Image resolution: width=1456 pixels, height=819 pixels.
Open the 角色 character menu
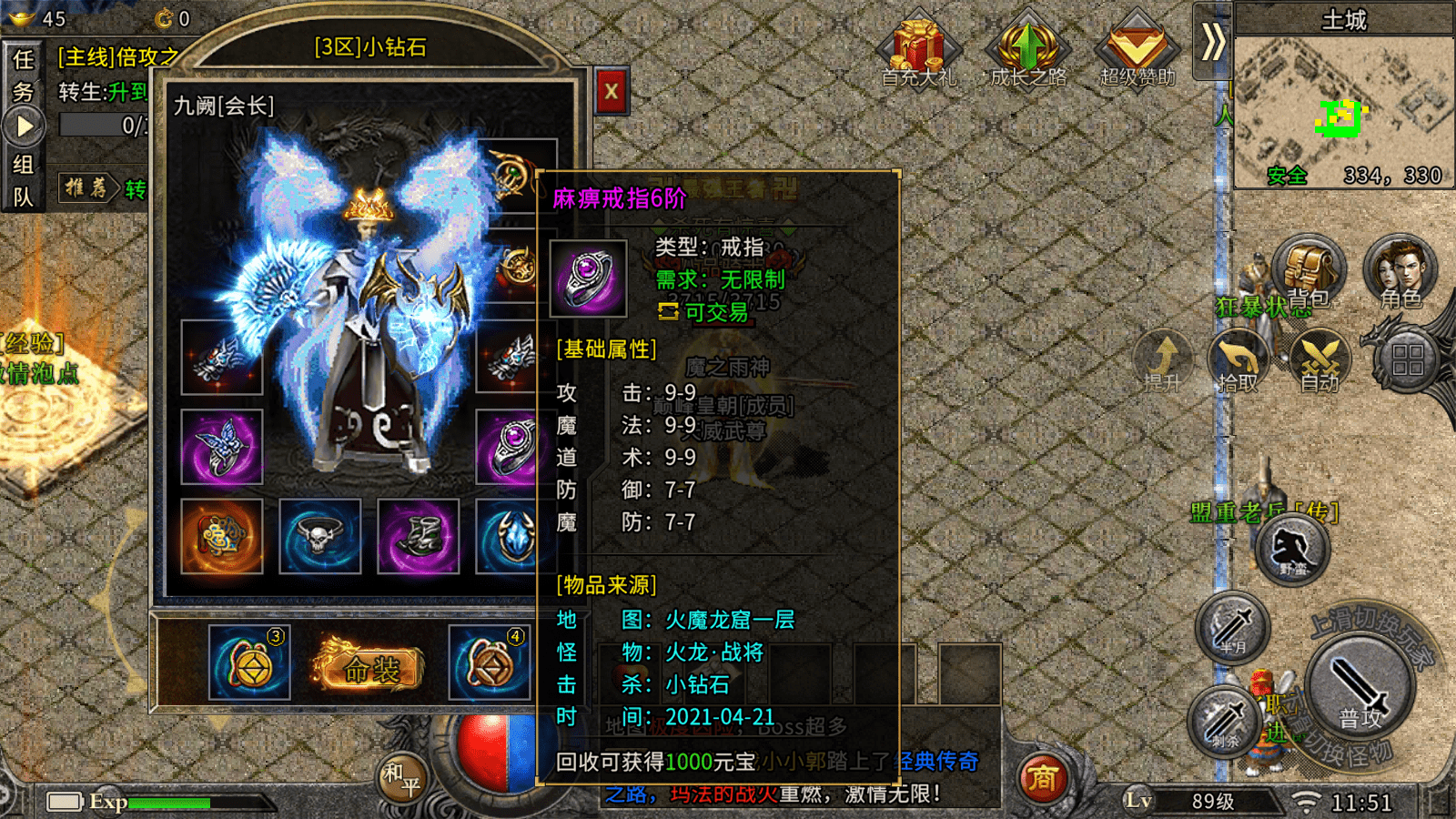pyautogui.click(x=1400, y=271)
